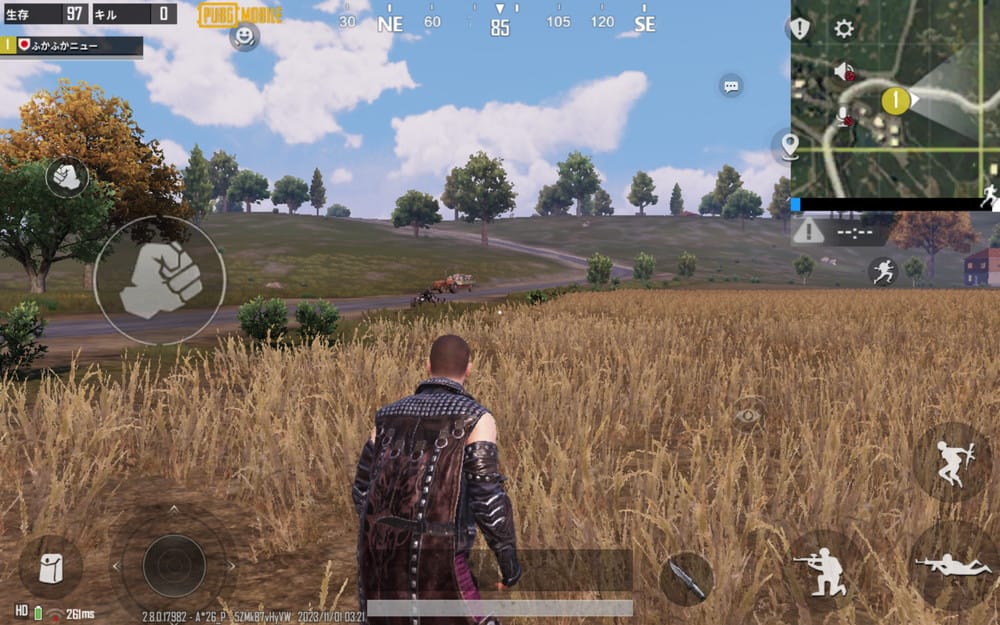This screenshot has width=1000, height=625.
Task: Tap the large fist punch button
Action: 160,281
